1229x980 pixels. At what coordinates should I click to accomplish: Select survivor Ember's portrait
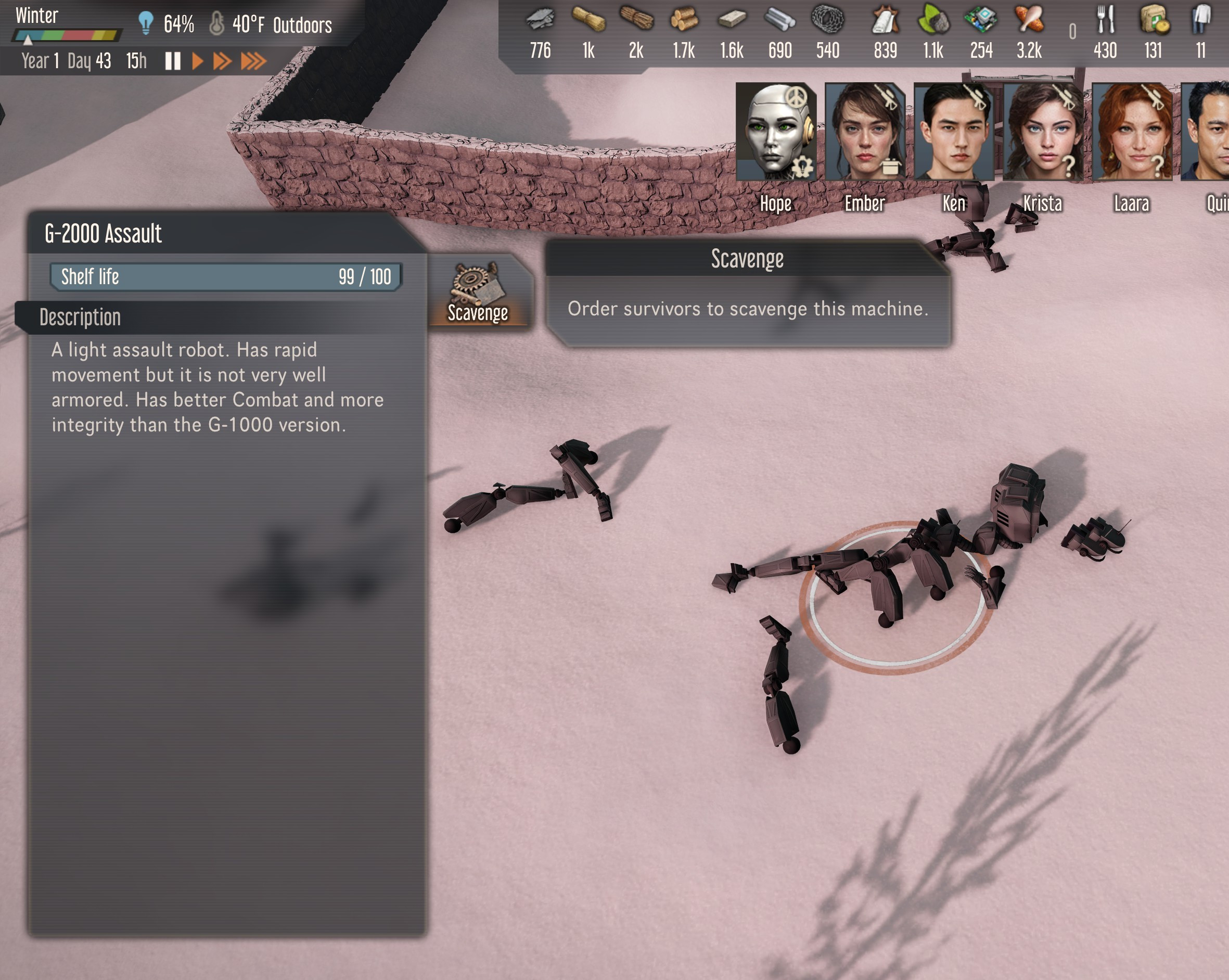865,132
